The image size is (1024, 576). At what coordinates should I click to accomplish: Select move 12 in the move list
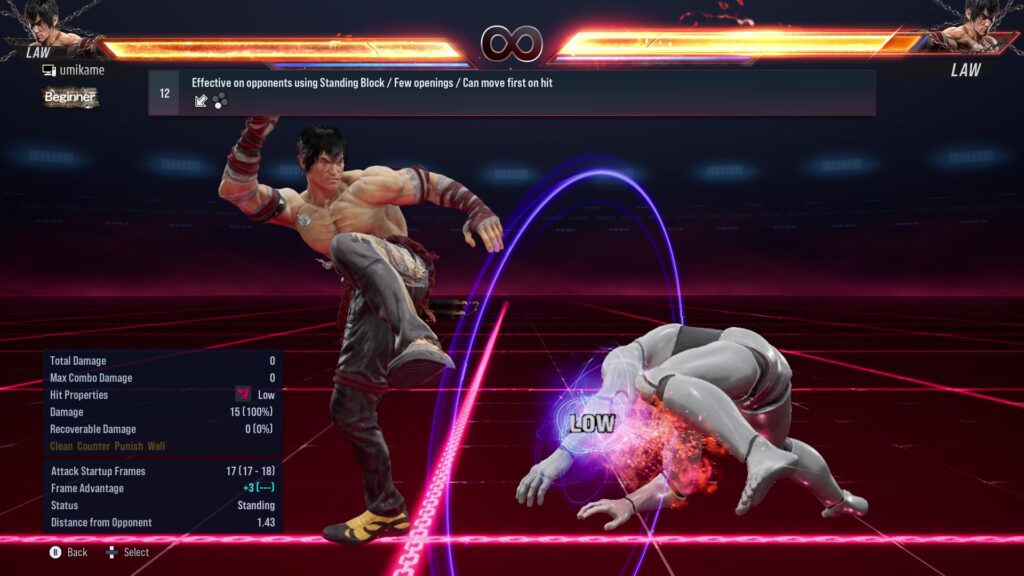click(511, 92)
